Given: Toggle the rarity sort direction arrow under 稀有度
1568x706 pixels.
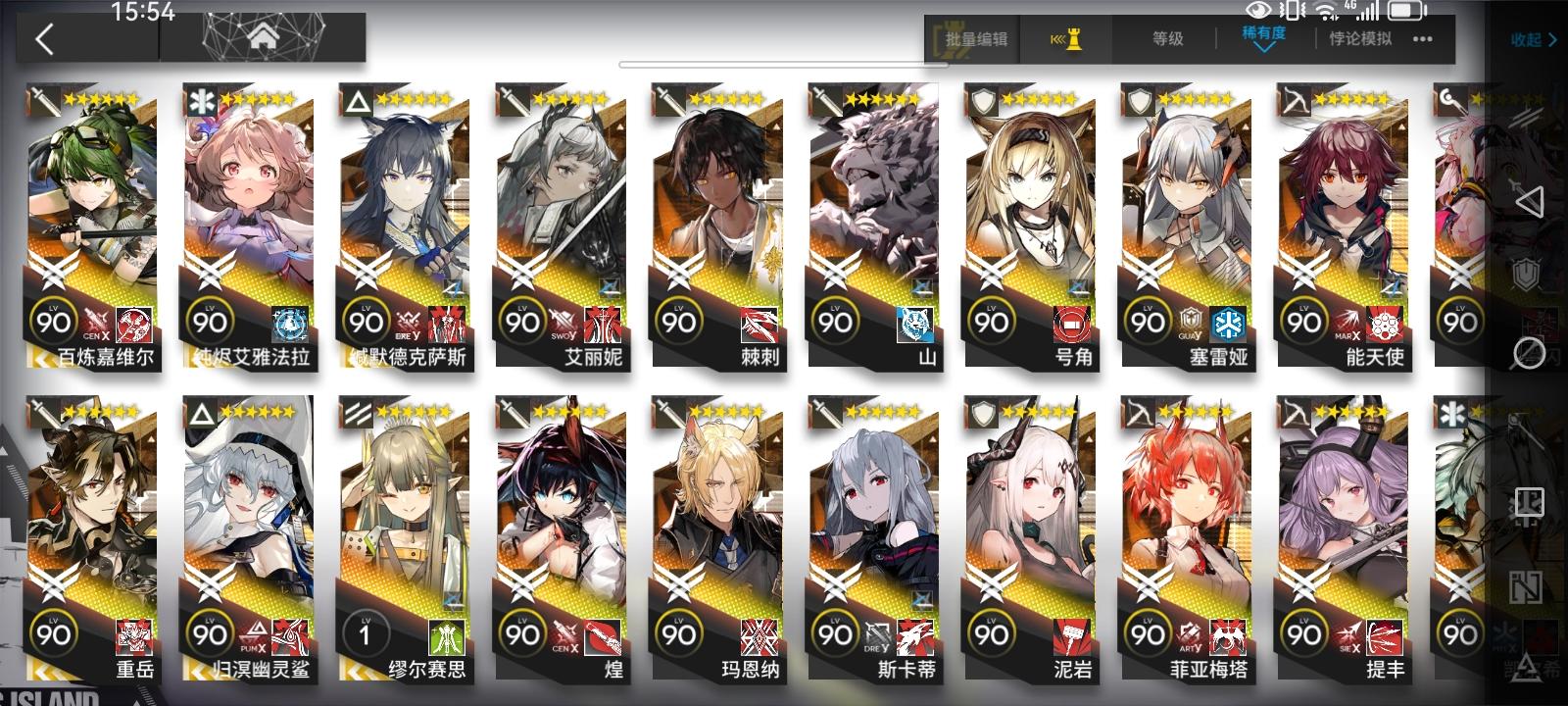Looking at the screenshot, I should pyautogui.click(x=1267, y=47).
